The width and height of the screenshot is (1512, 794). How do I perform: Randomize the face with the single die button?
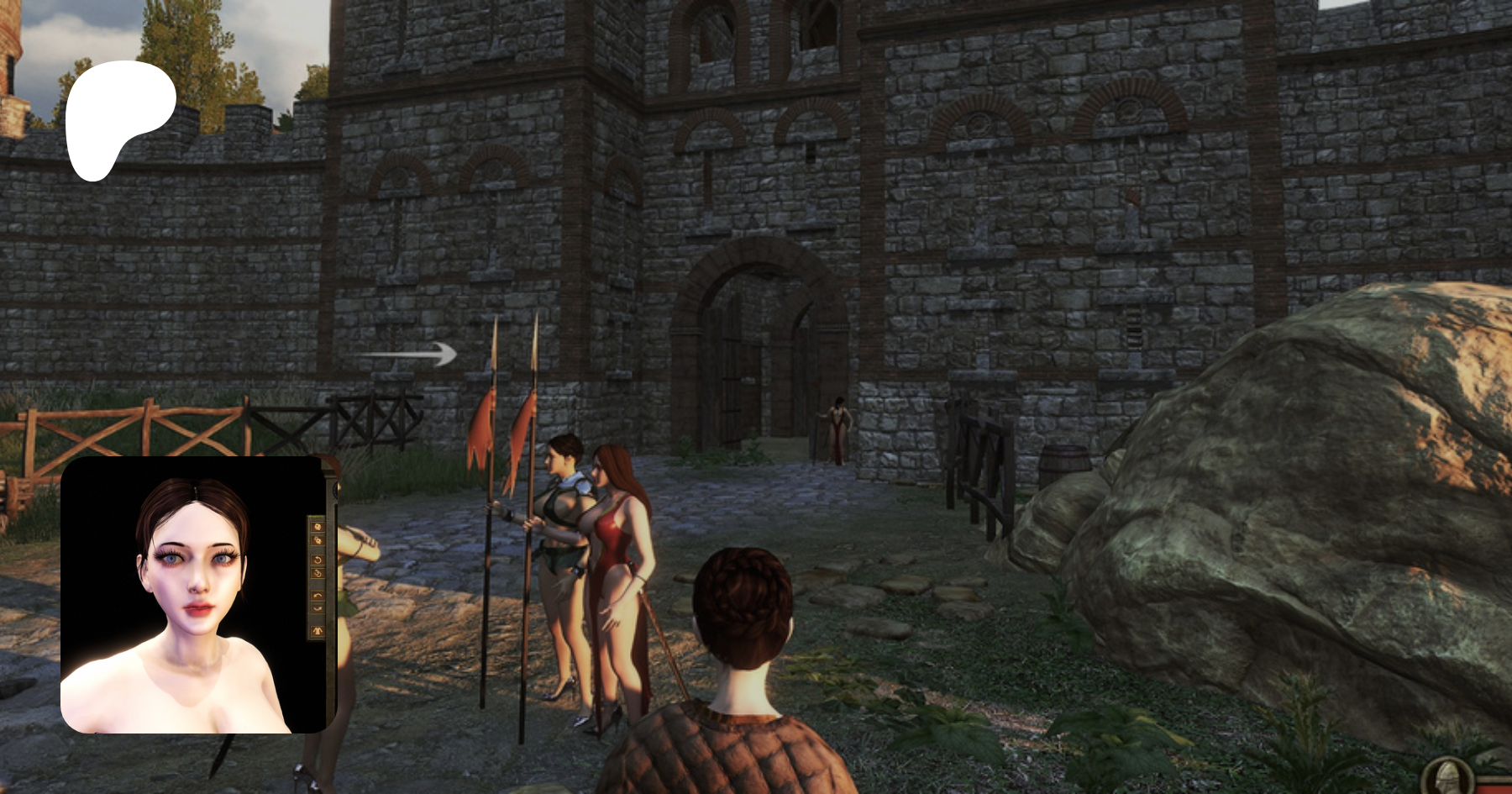tap(318, 527)
